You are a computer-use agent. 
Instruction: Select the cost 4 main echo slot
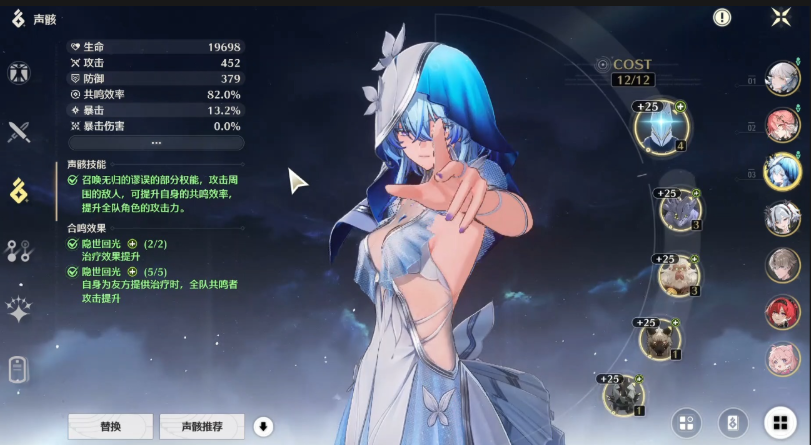(661, 127)
